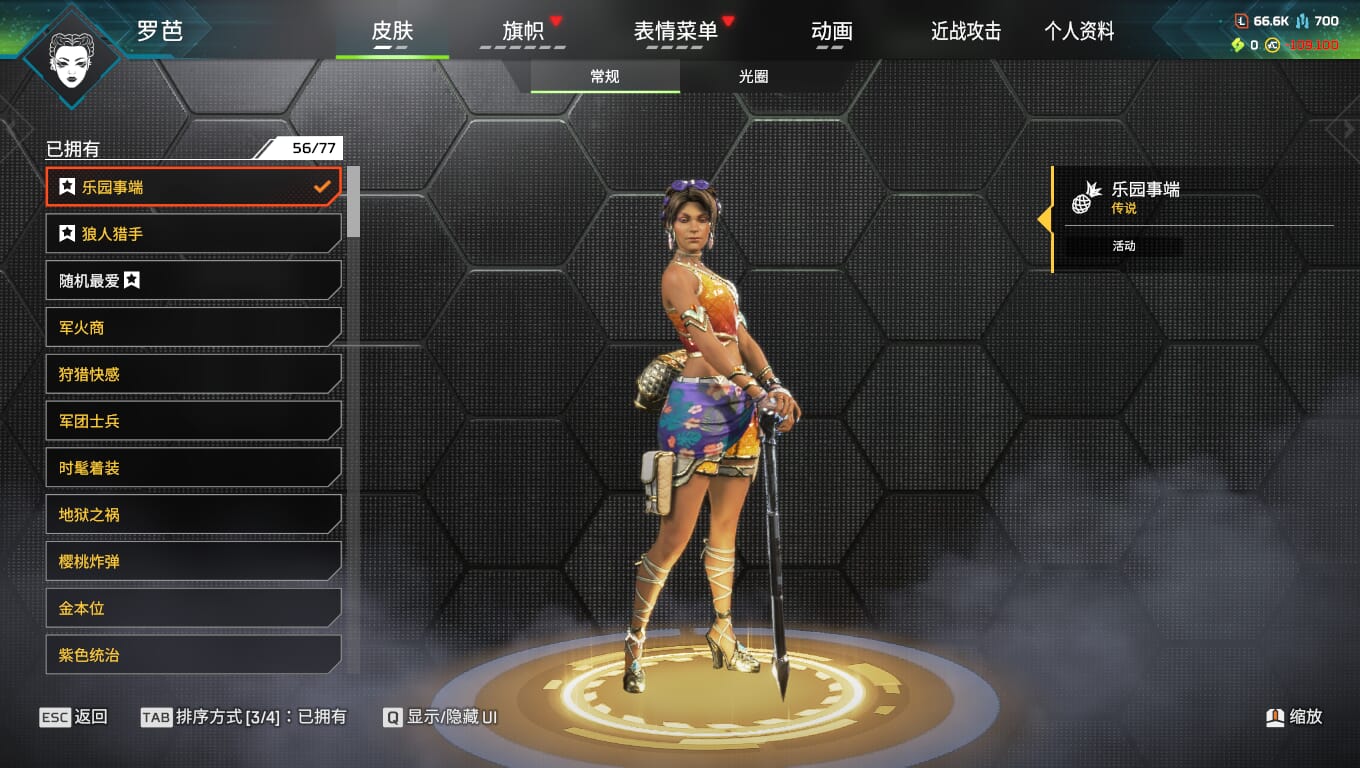This screenshot has width=1360, height=768.
Task: Switch to the 旗帜 tab
Action: click(x=523, y=31)
